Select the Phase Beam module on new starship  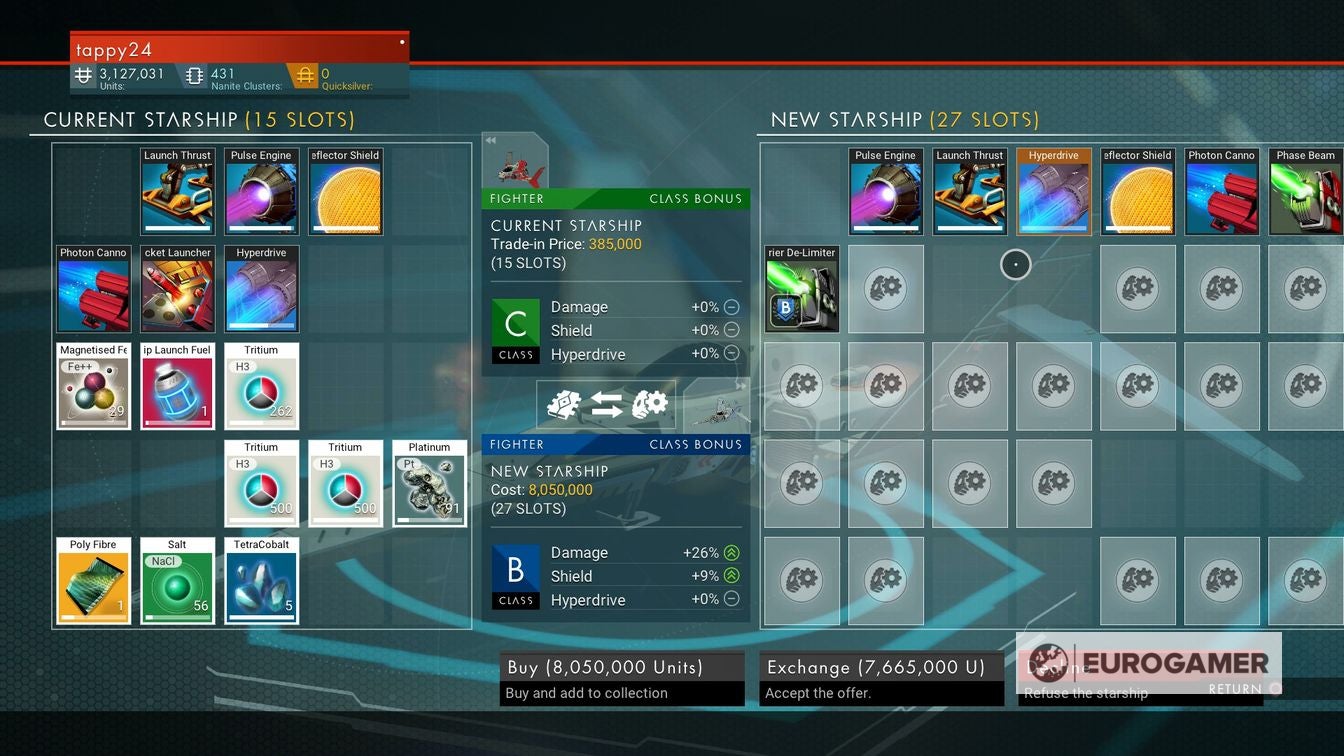click(x=1305, y=190)
